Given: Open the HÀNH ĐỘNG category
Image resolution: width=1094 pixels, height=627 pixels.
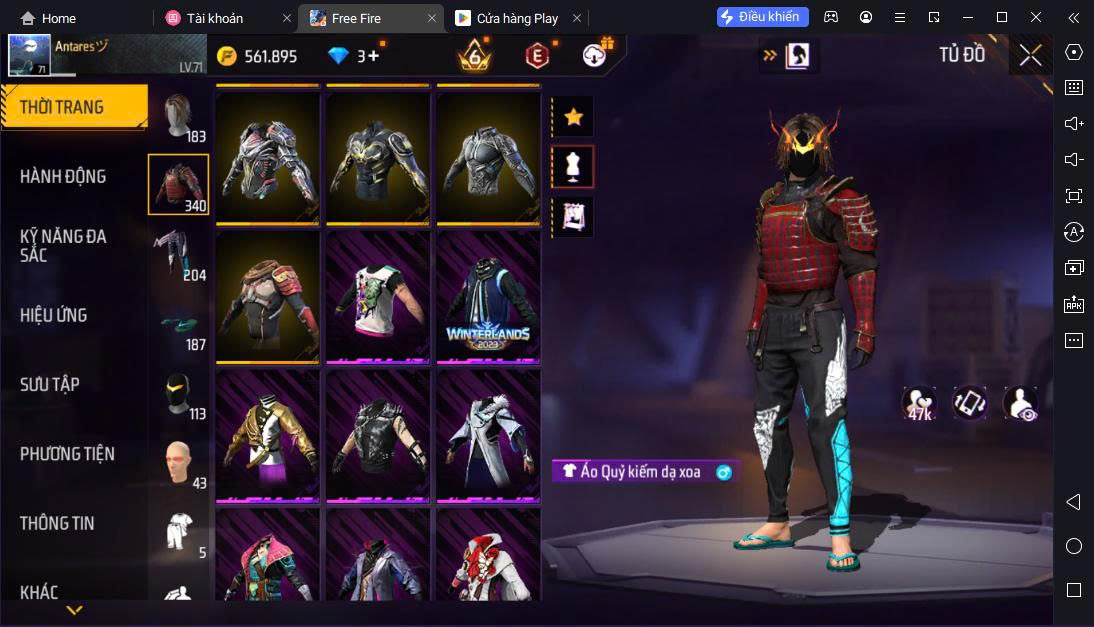Looking at the screenshot, I should pos(63,177).
